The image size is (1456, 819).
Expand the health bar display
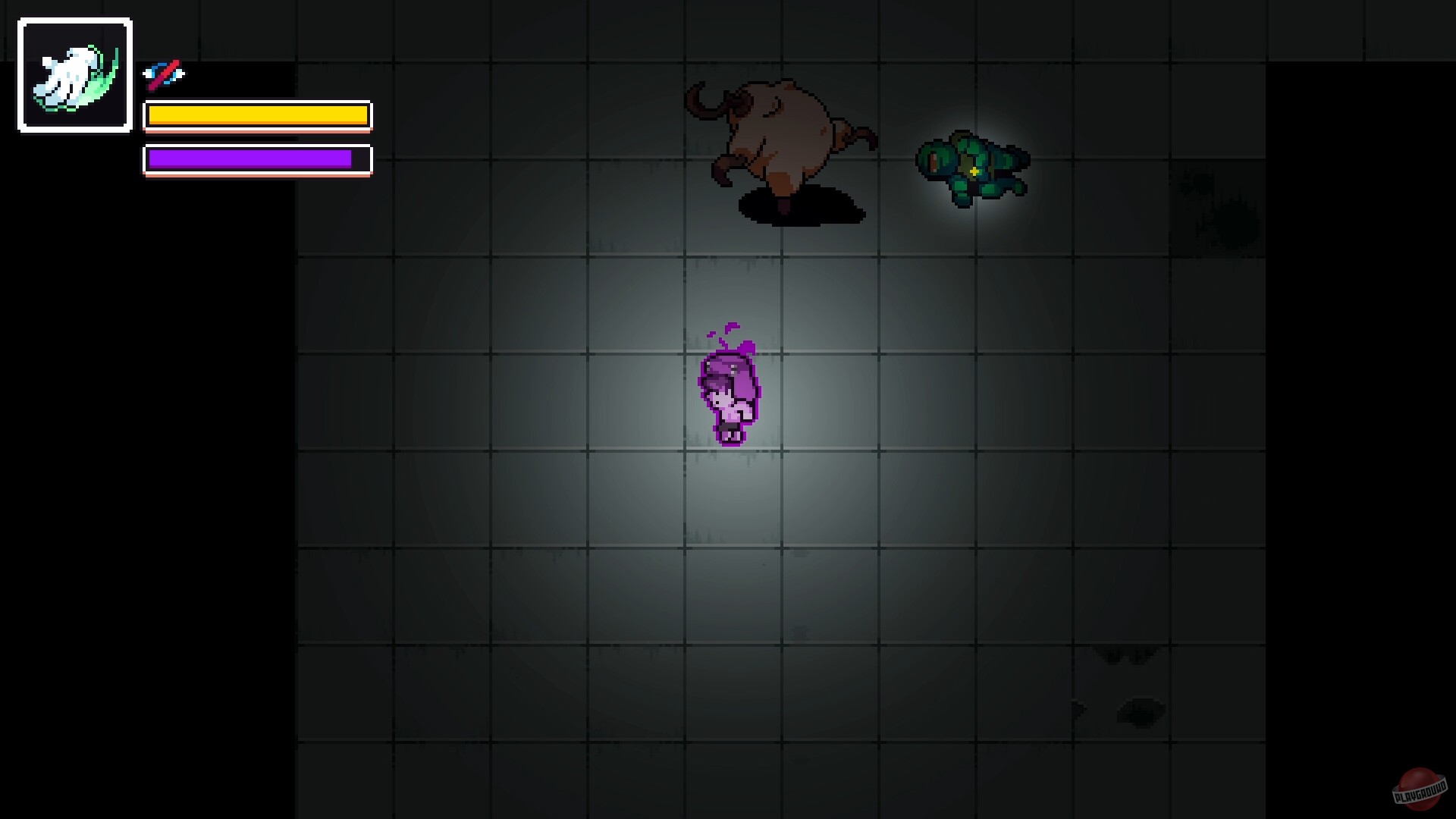[258, 116]
